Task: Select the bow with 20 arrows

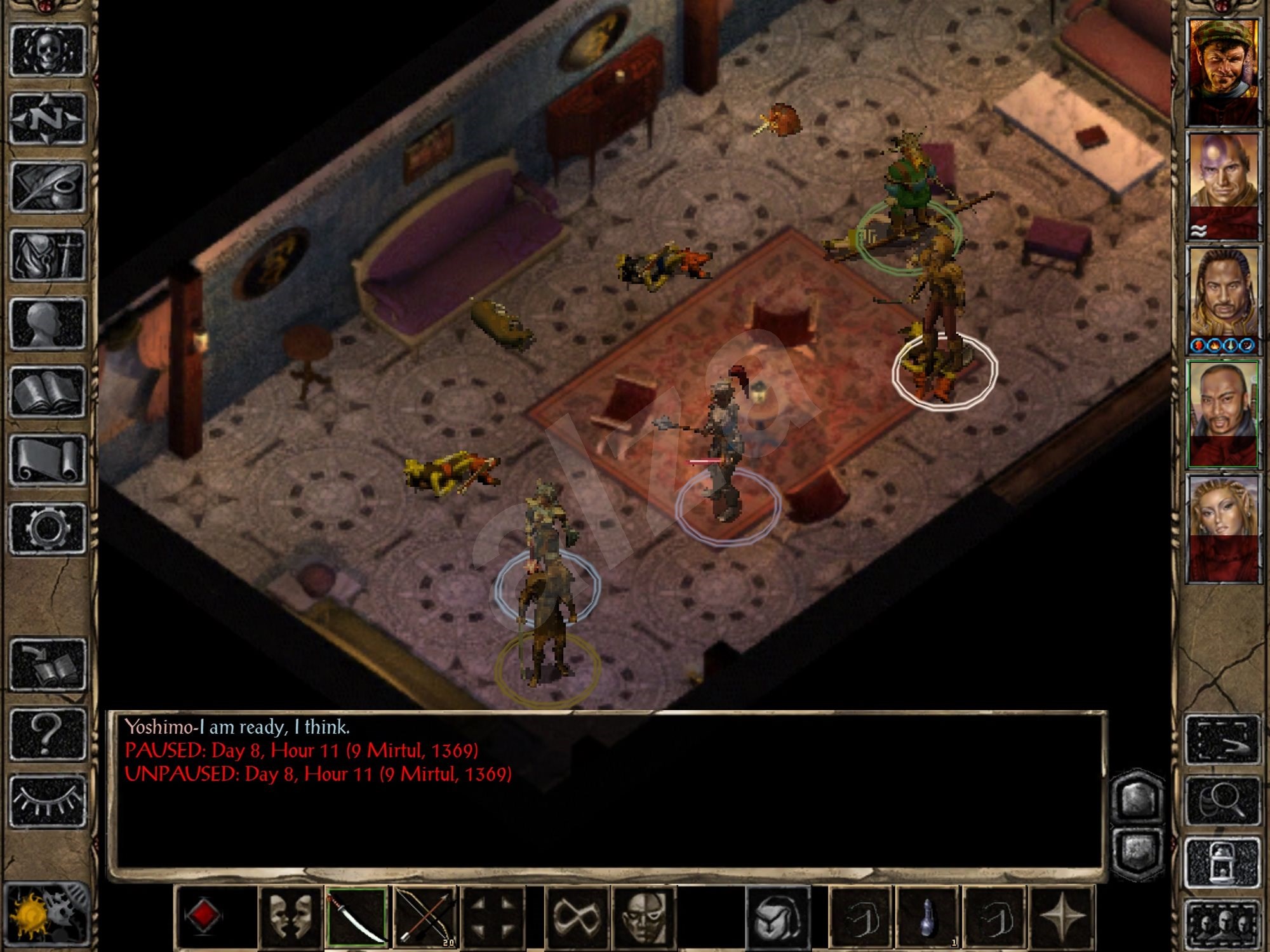Action: pos(424,920)
